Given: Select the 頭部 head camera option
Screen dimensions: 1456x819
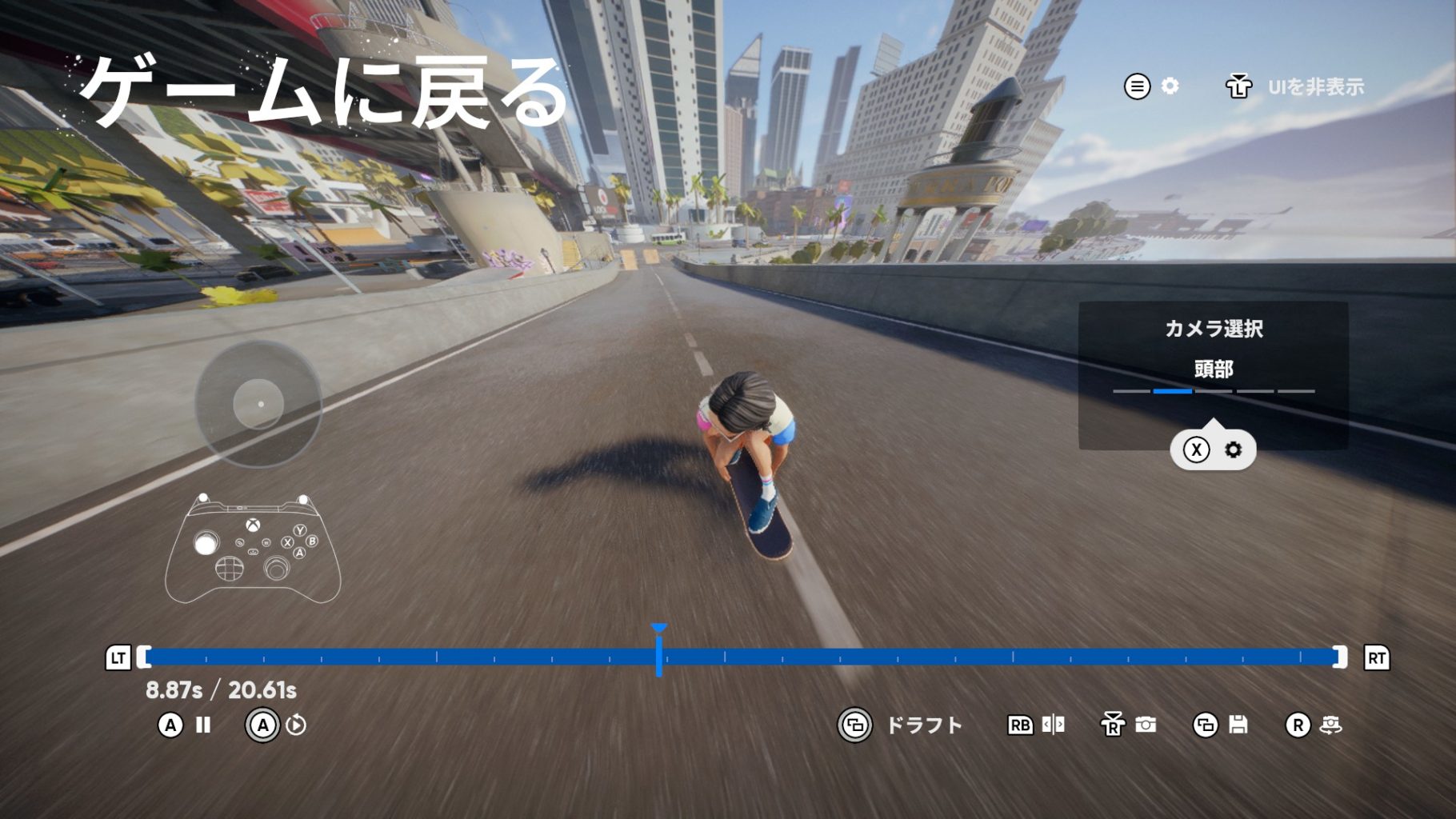Looking at the screenshot, I should click(1213, 370).
